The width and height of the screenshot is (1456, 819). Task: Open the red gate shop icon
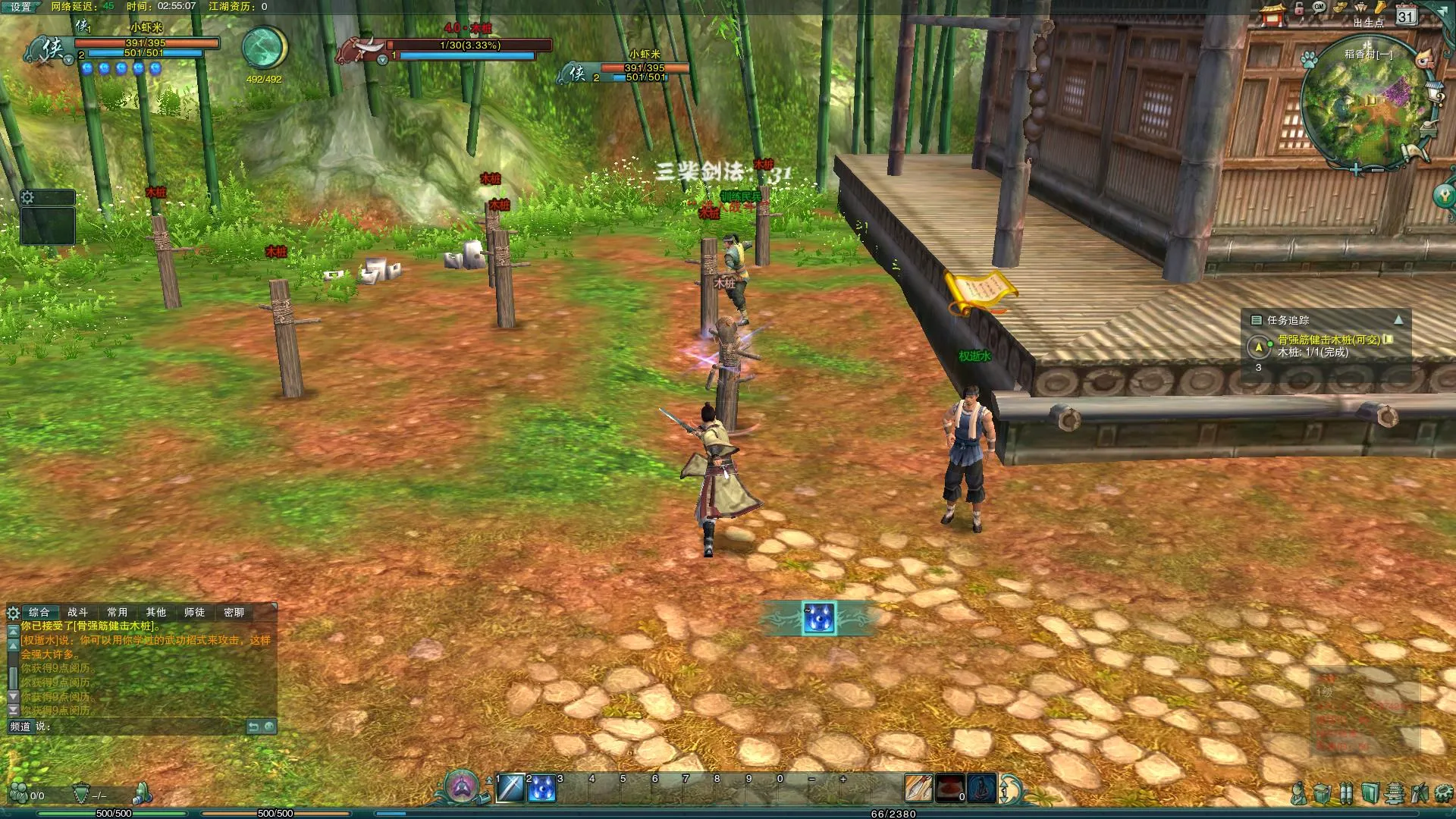point(1273,14)
